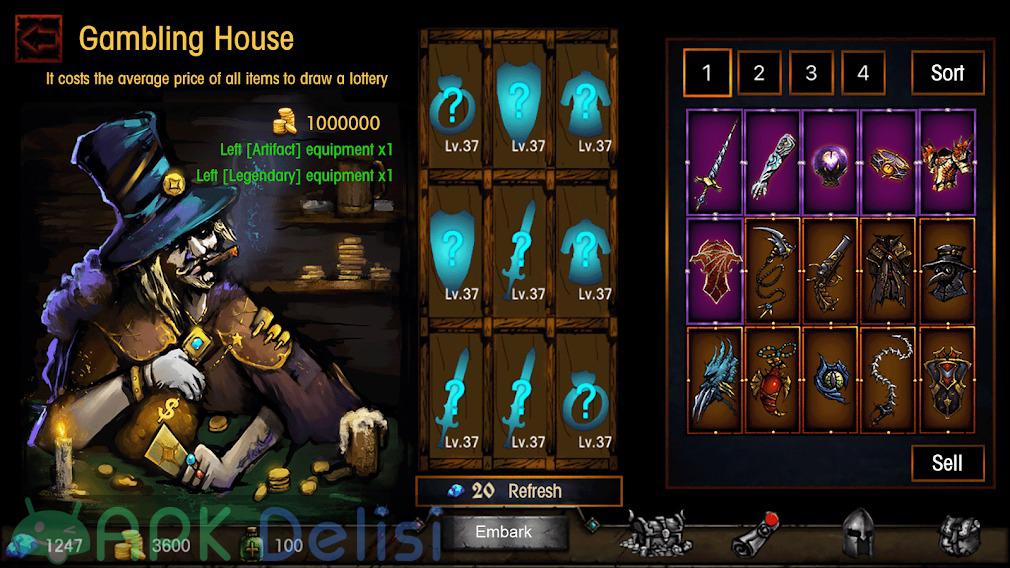Image resolution: width=1010 pixels, height=568 pixels.
Task: Click the Embark button
Action: pyautogui.click(x=503, y=532)
